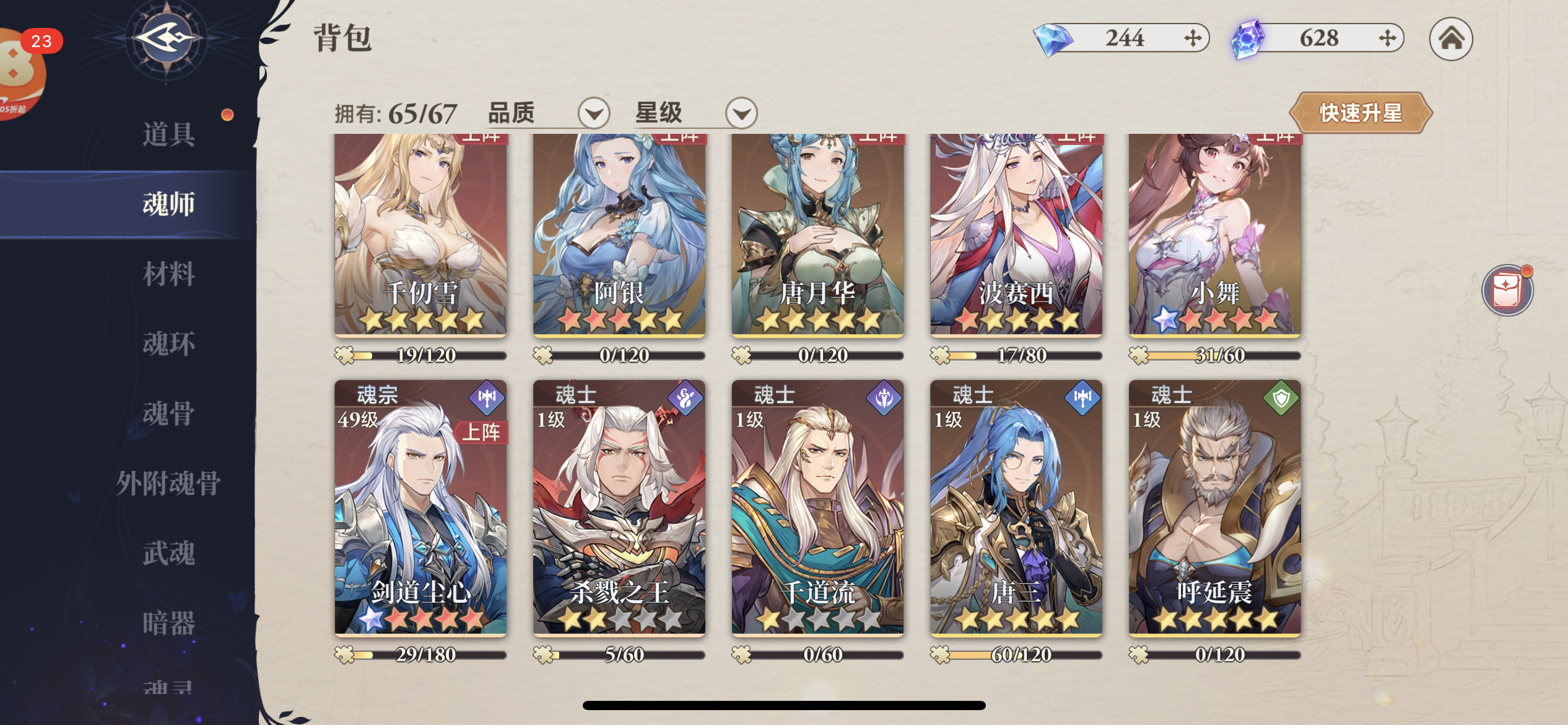Open the 道具 items tab

coord(168,134)
